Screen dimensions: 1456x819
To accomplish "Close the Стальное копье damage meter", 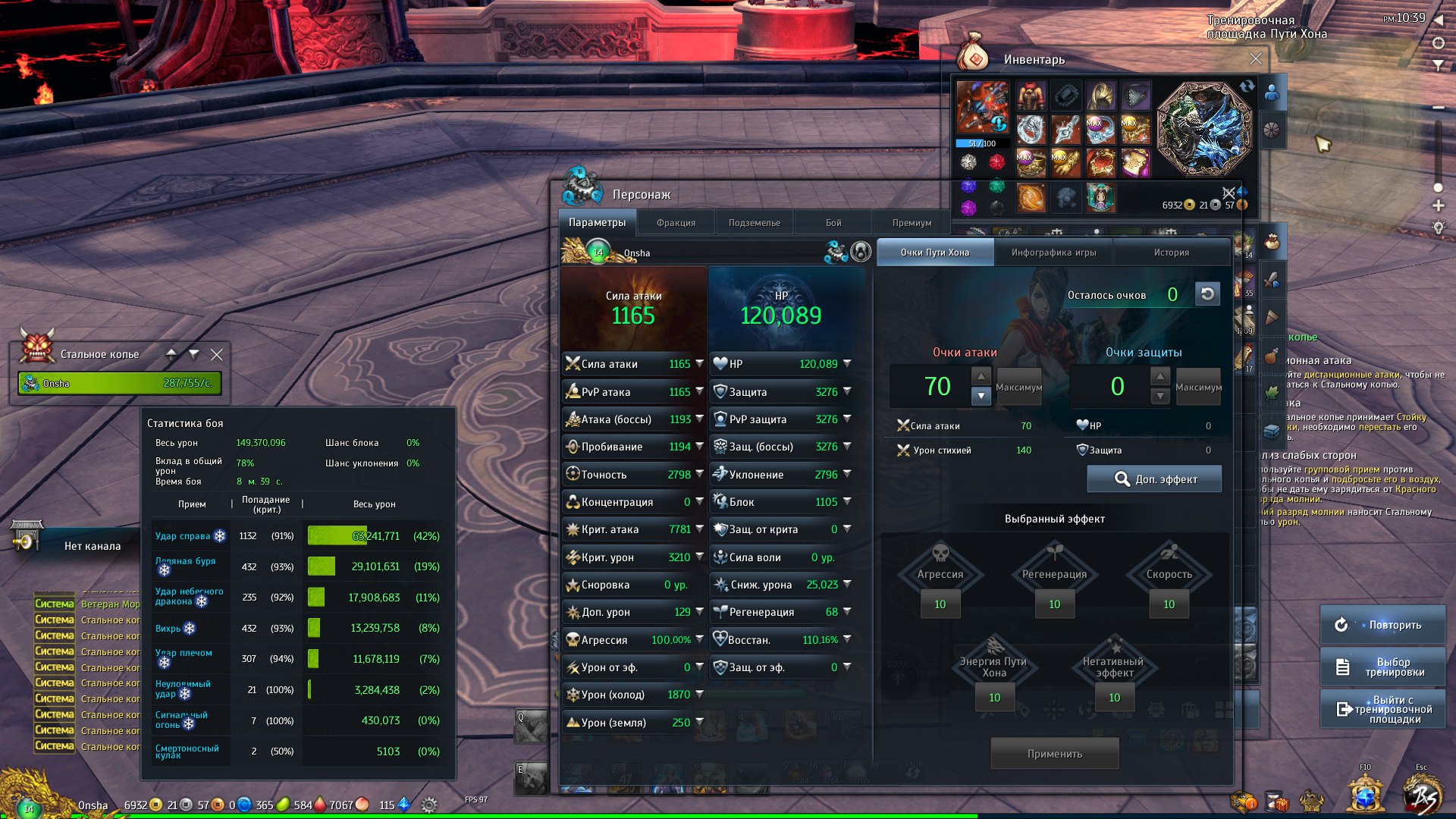I will [x=217, y=354].
